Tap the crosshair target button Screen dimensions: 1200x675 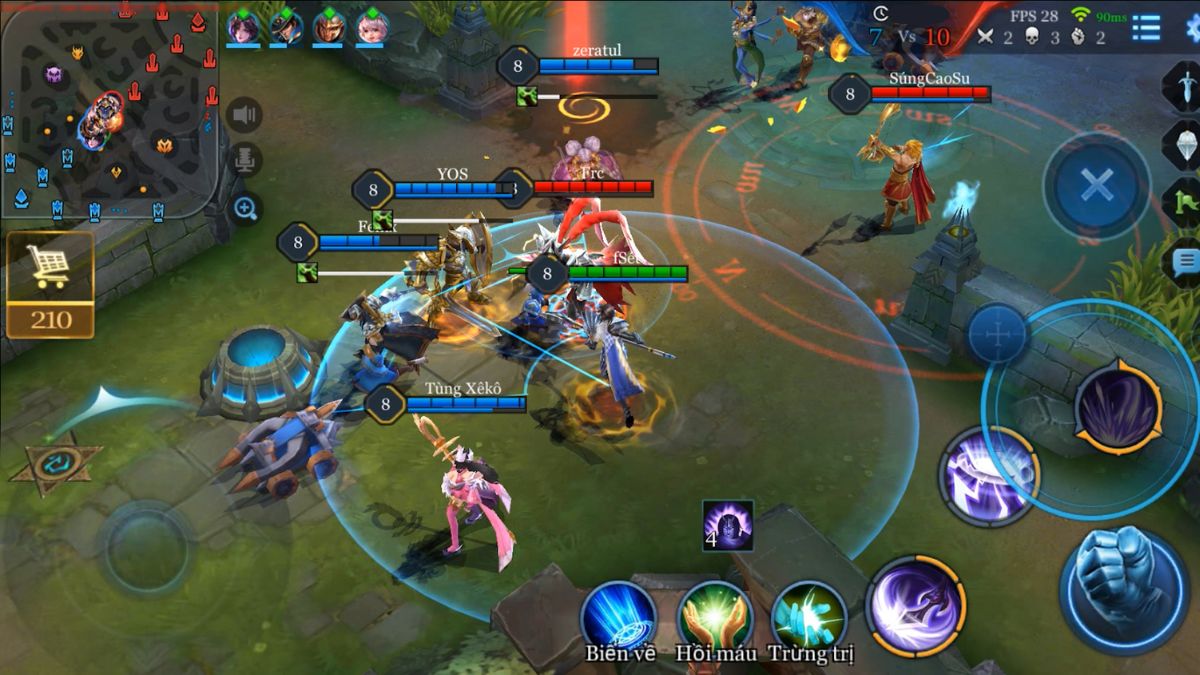click(x=997, y=333)
